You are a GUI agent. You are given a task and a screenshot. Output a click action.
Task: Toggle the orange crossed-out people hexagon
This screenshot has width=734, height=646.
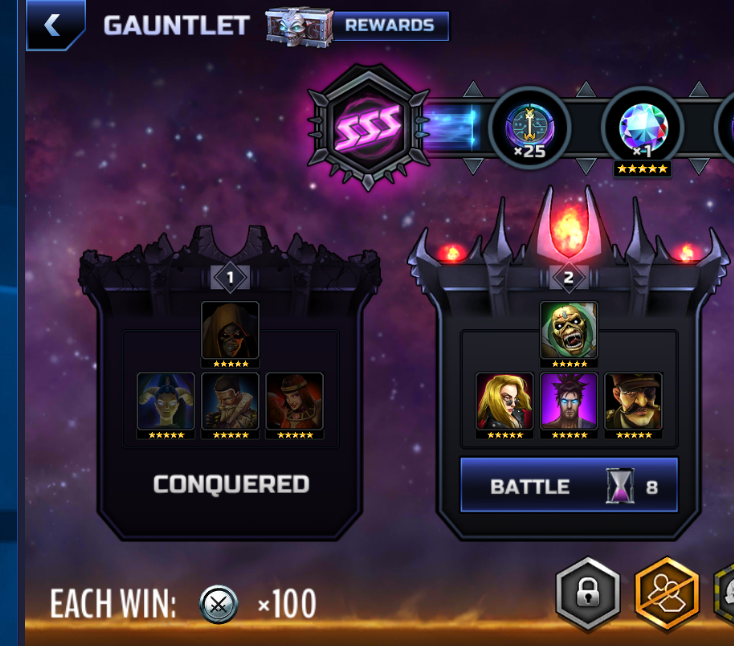[667, 594]
